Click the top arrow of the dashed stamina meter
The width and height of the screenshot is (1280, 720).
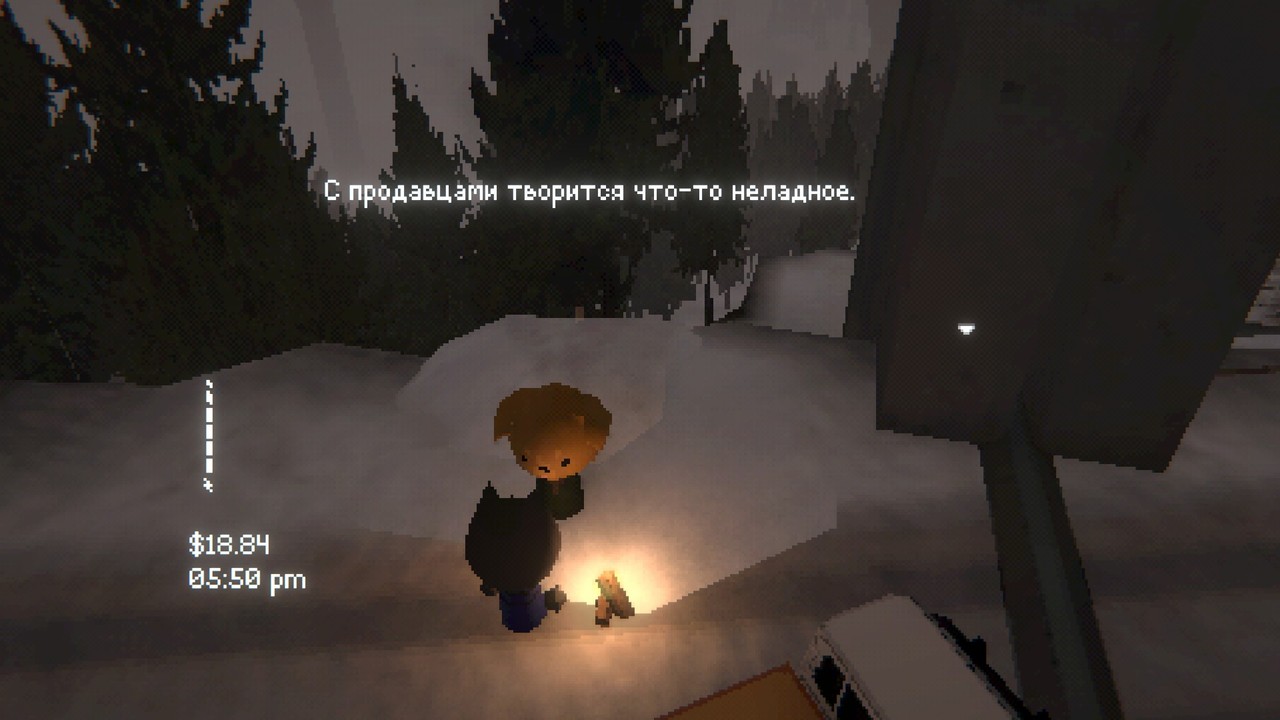click(x=208, y=385)
